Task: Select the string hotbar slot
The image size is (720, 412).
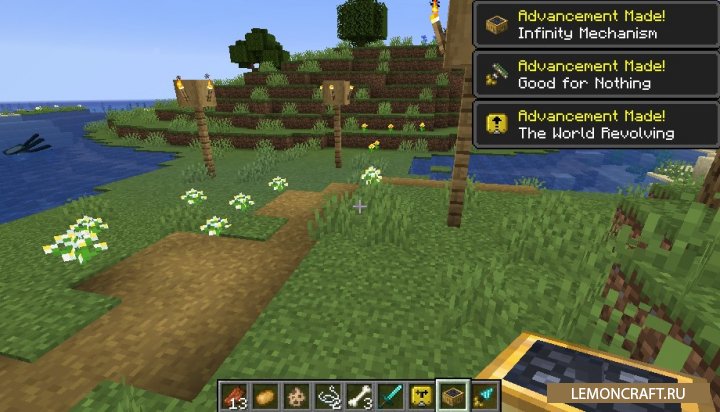Action: 327,396
